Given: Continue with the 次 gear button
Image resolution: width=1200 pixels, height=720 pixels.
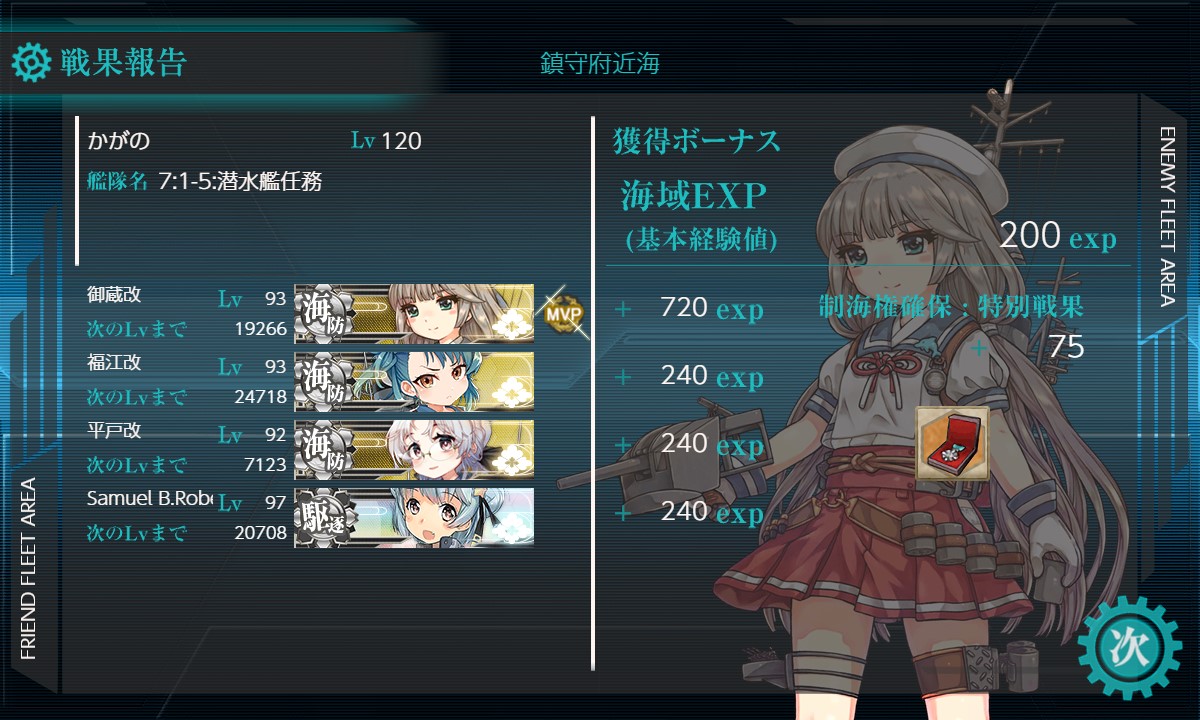Looking at the screenshot, I should [x=1130, y=646].
